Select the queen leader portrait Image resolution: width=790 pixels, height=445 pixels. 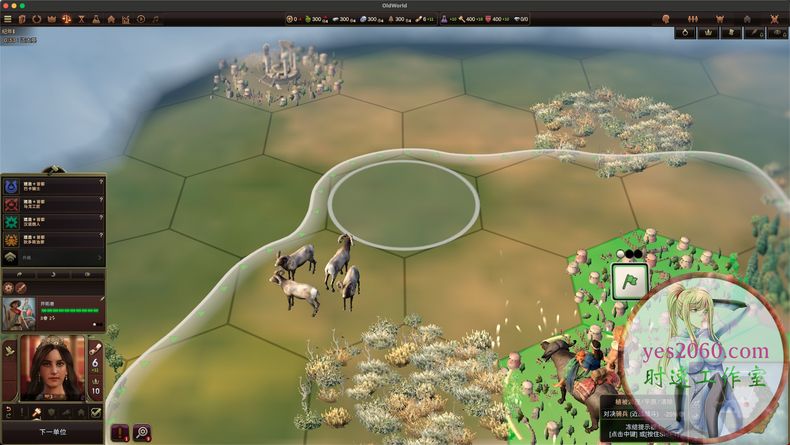(53, 366)
